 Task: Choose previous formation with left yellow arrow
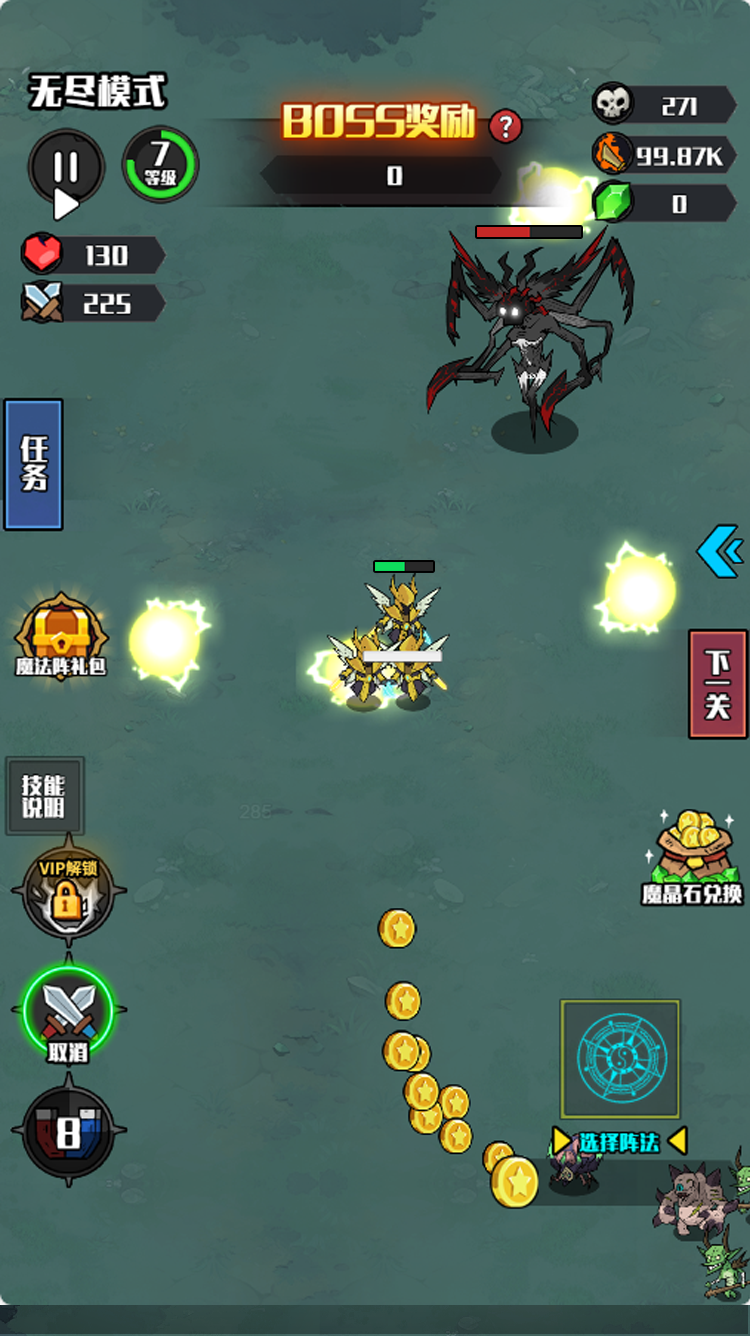click(562, 1141)
